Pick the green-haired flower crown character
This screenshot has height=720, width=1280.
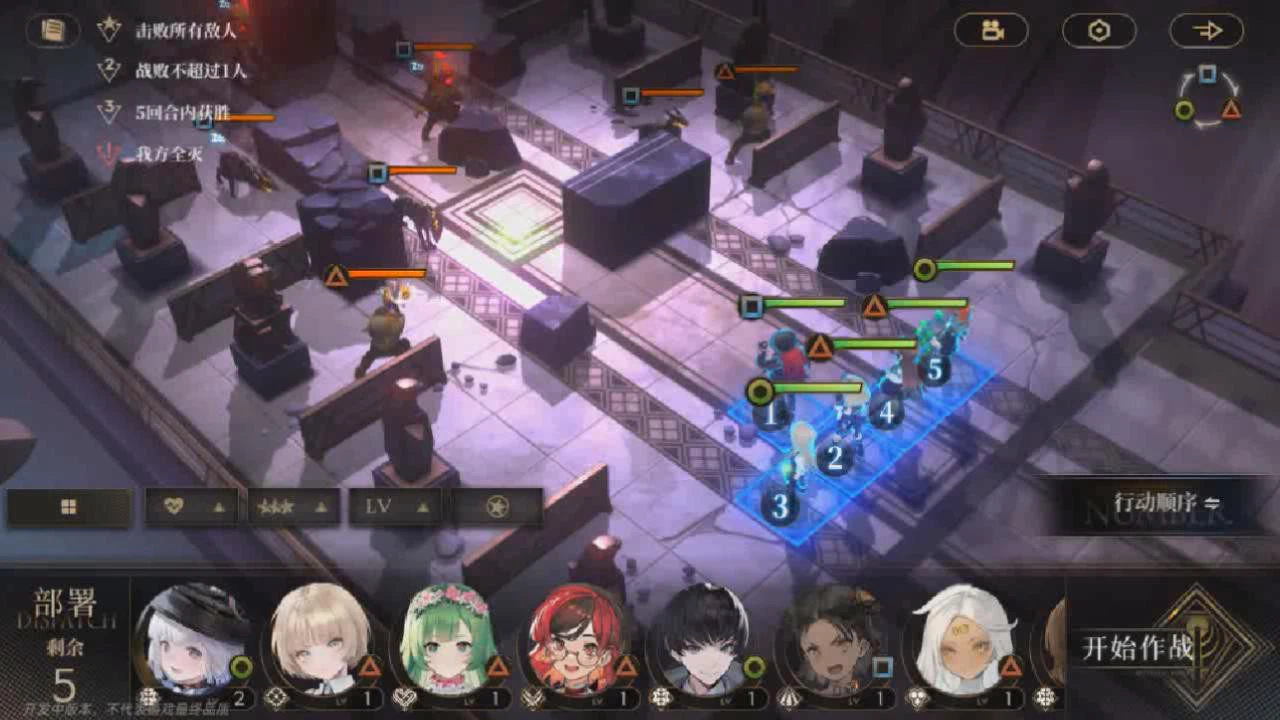[448, 640]
